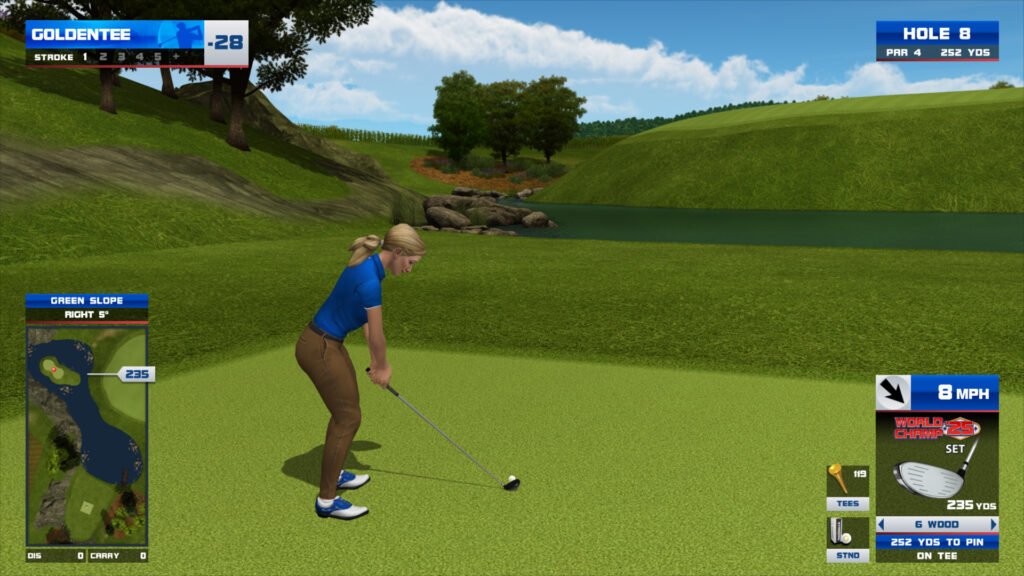
Task: Select the previous club with the left arrow
Action: tap(882, 524)
